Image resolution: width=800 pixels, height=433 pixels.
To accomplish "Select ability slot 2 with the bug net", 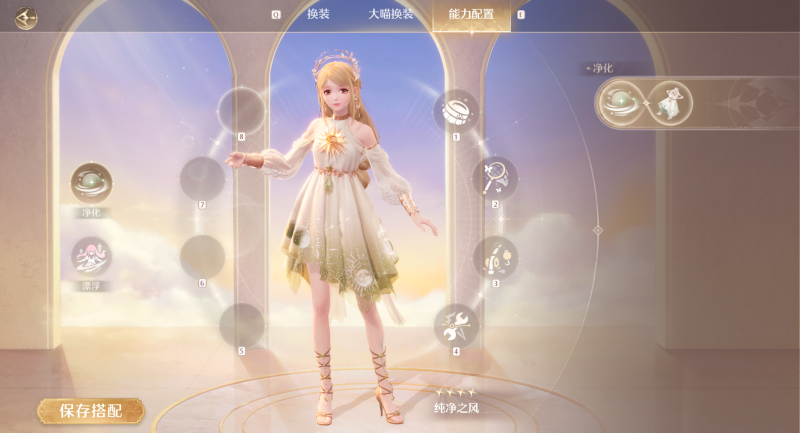I will click(494, 178).
